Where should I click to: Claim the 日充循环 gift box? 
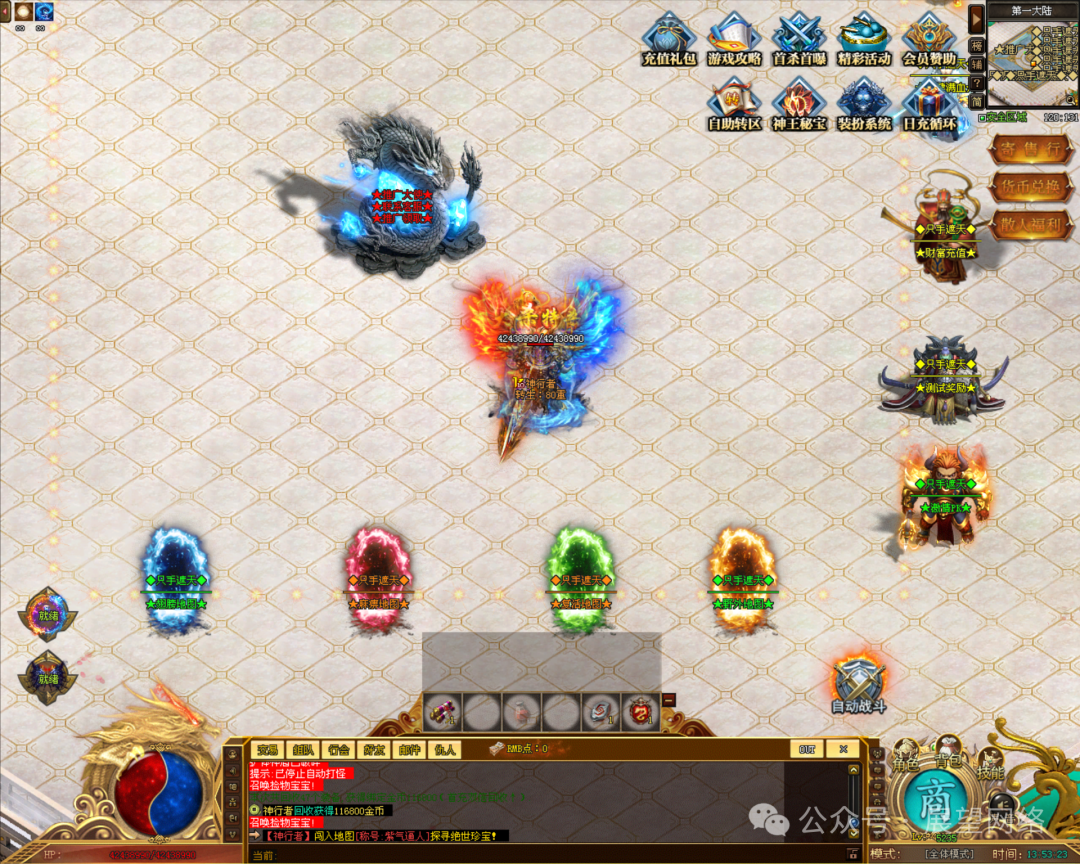[929, 103]
